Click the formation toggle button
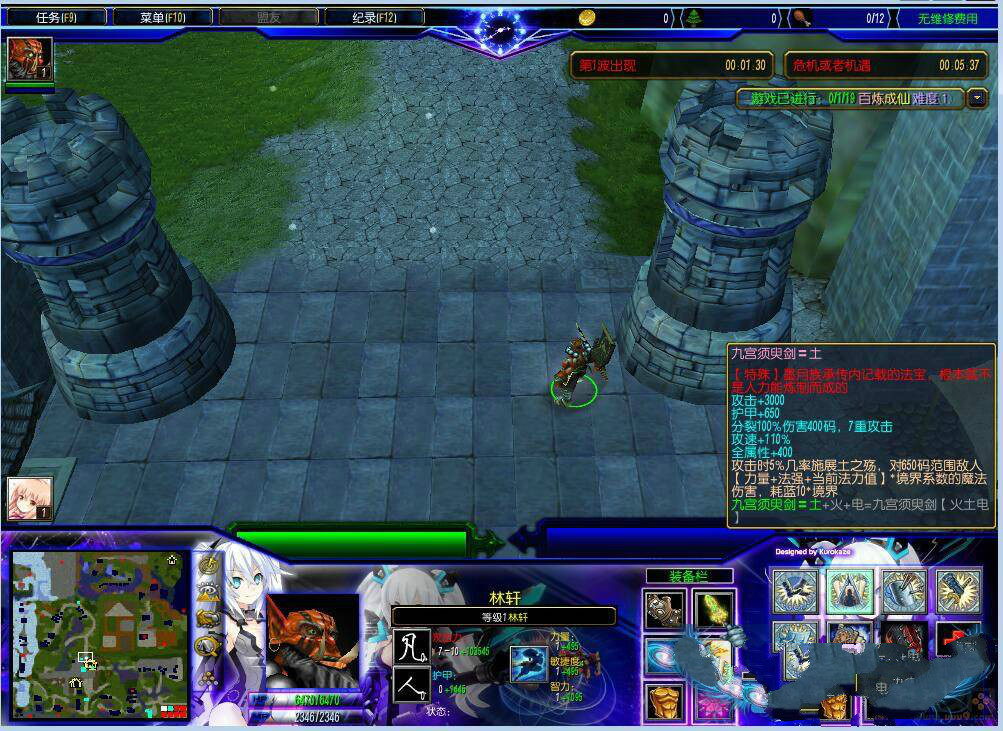The width and height of the screenshot is (1003, 731). coord(208,678)
